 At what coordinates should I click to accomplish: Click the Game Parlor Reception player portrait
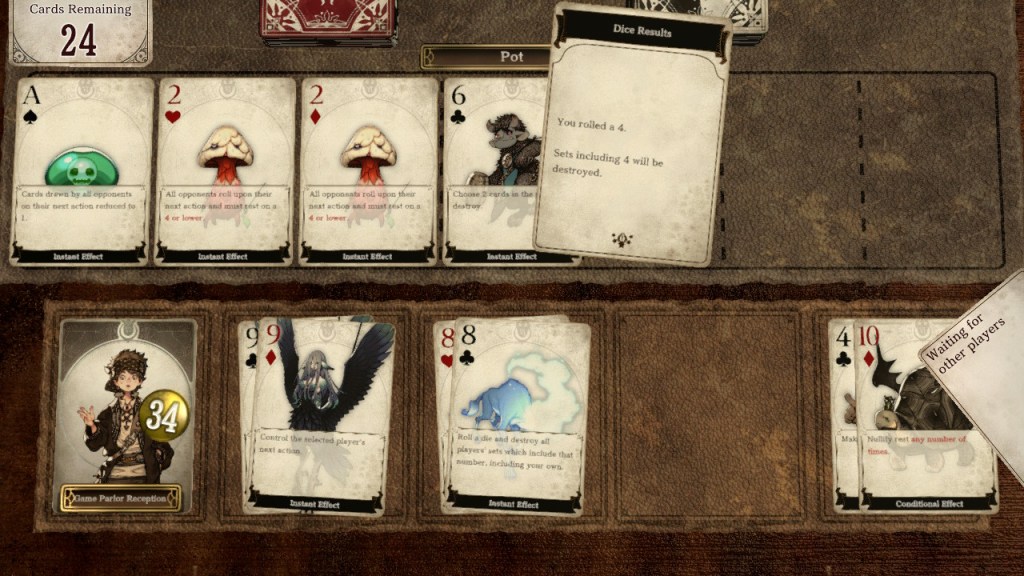tap(125, 415)
